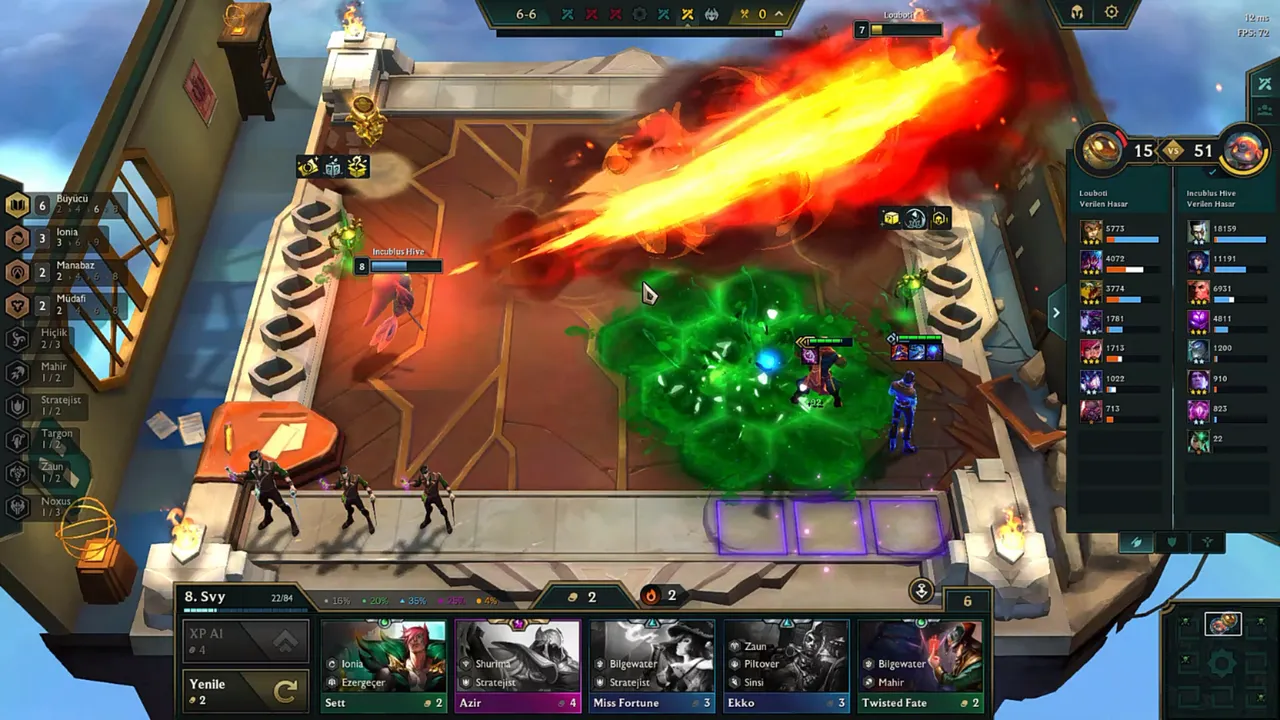Buy Miss Fortune from the shop
This screenshot has width=1280, height=720.
[651, 665]
